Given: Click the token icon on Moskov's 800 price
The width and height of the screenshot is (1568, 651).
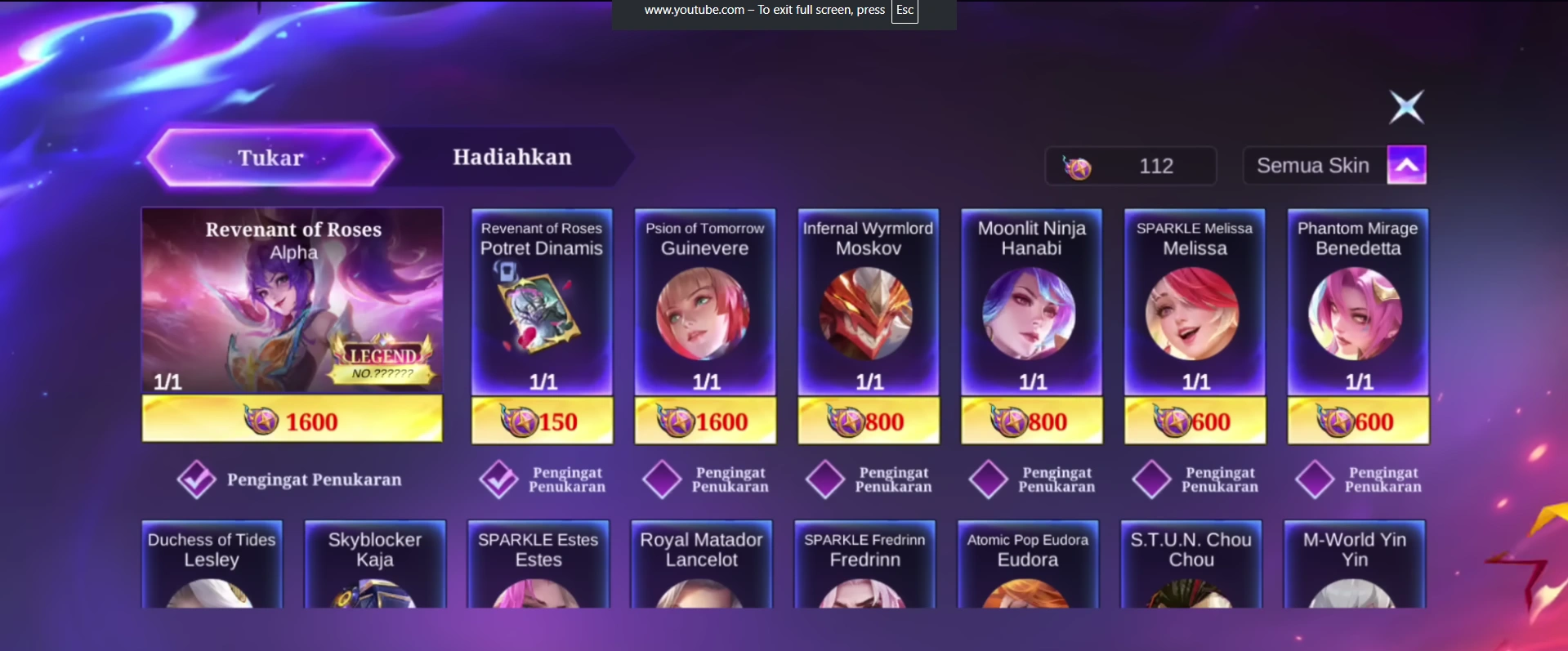Looking at the screenshot, I should 847,421.
